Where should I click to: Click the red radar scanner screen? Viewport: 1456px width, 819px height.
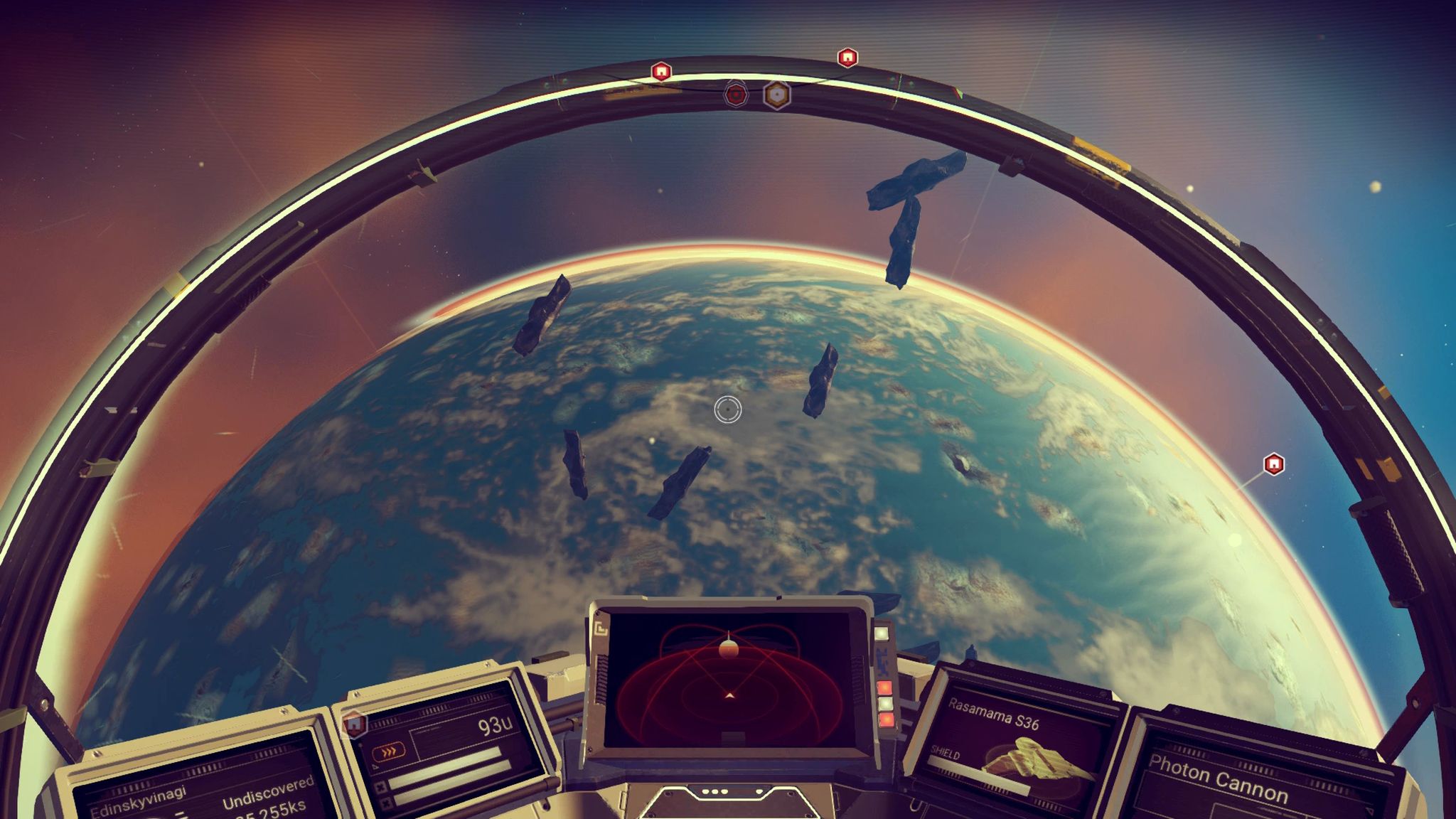coord(729,679)
